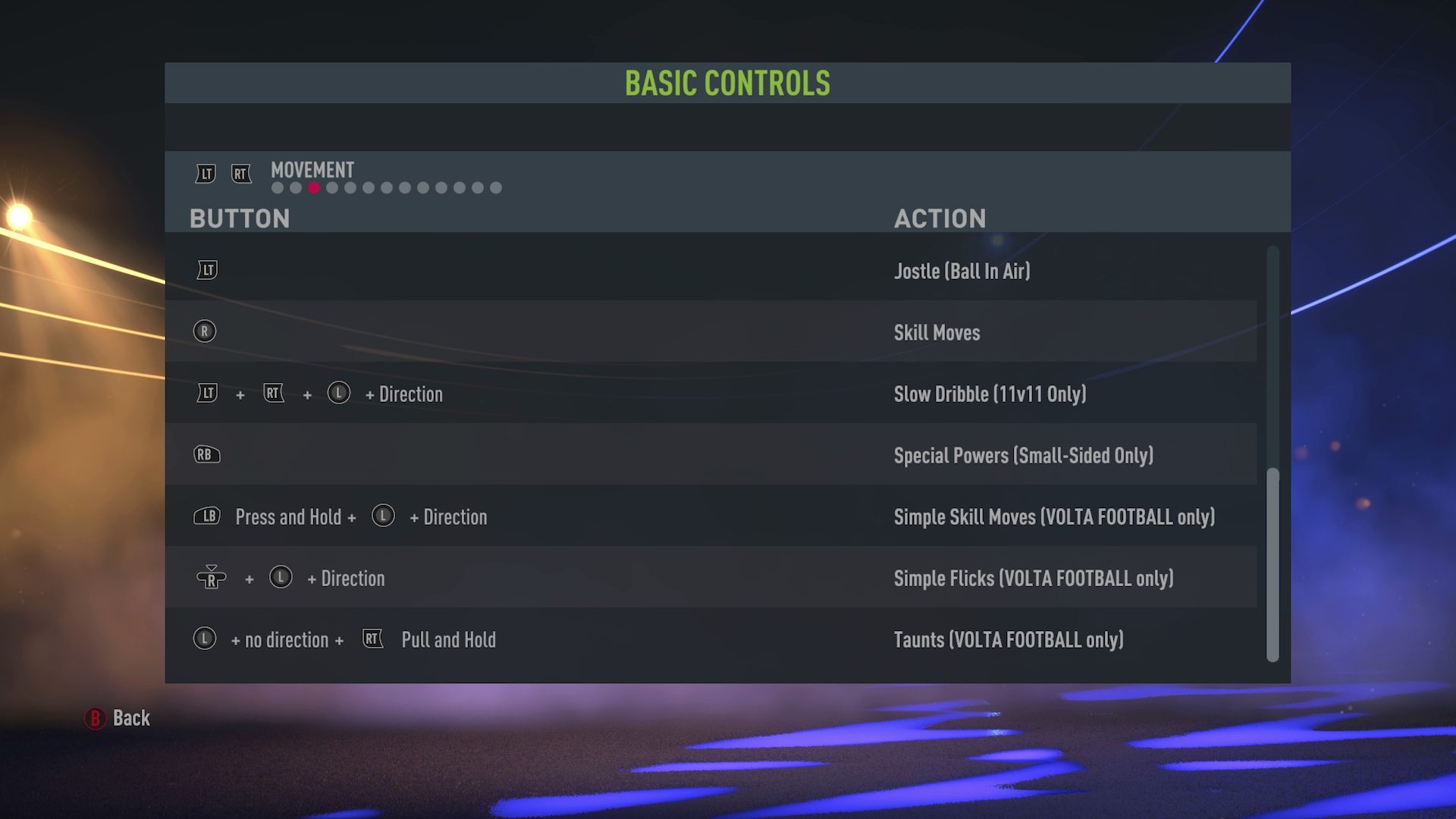
Task: Click the flick right-stick icon for Simple Flicks
Action: [212, 578]
